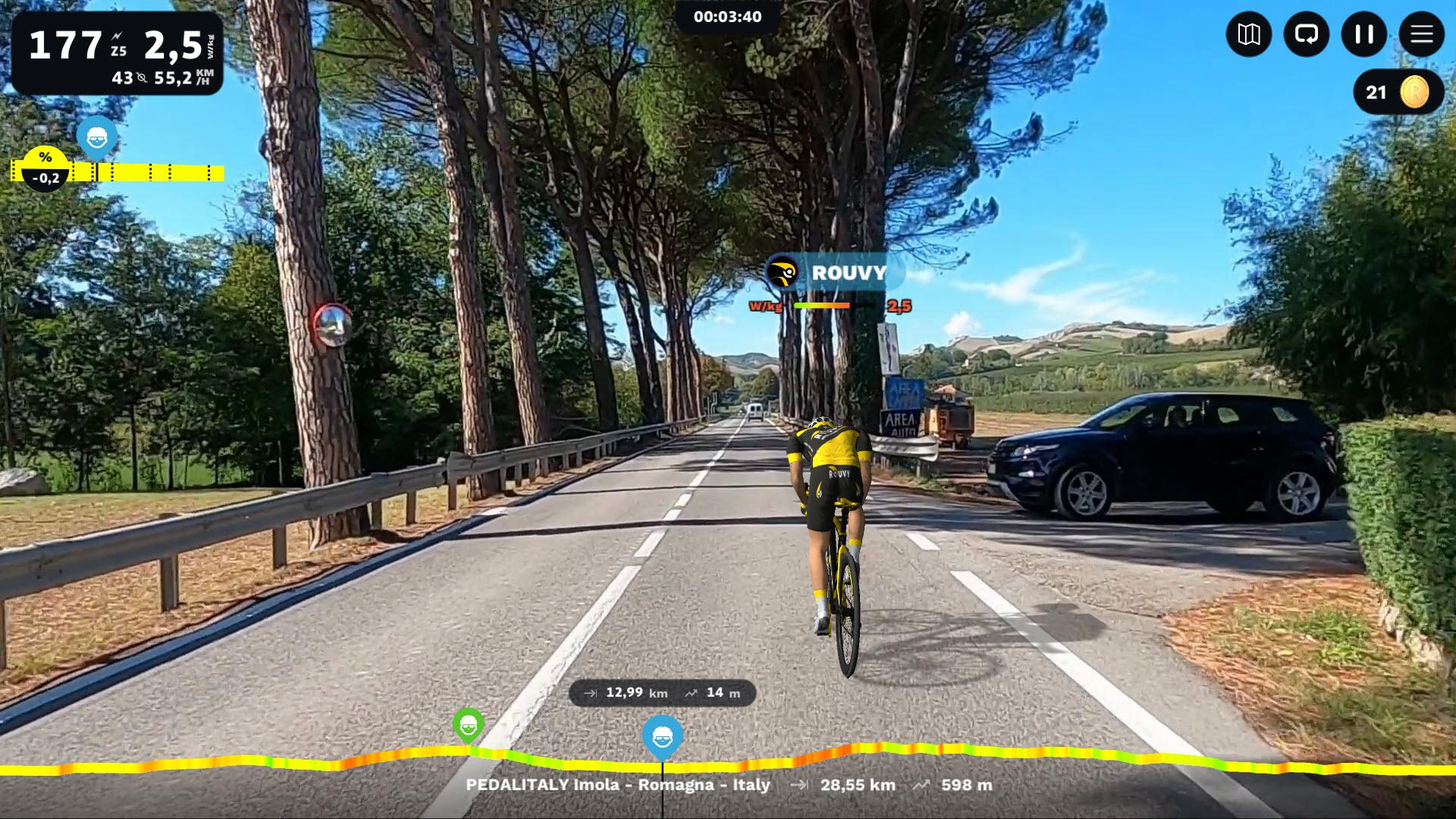Select the blue rider marker on elevation profile
Image resolution: width=1456 pixels, height=819 pixels.
click(662, 736)
